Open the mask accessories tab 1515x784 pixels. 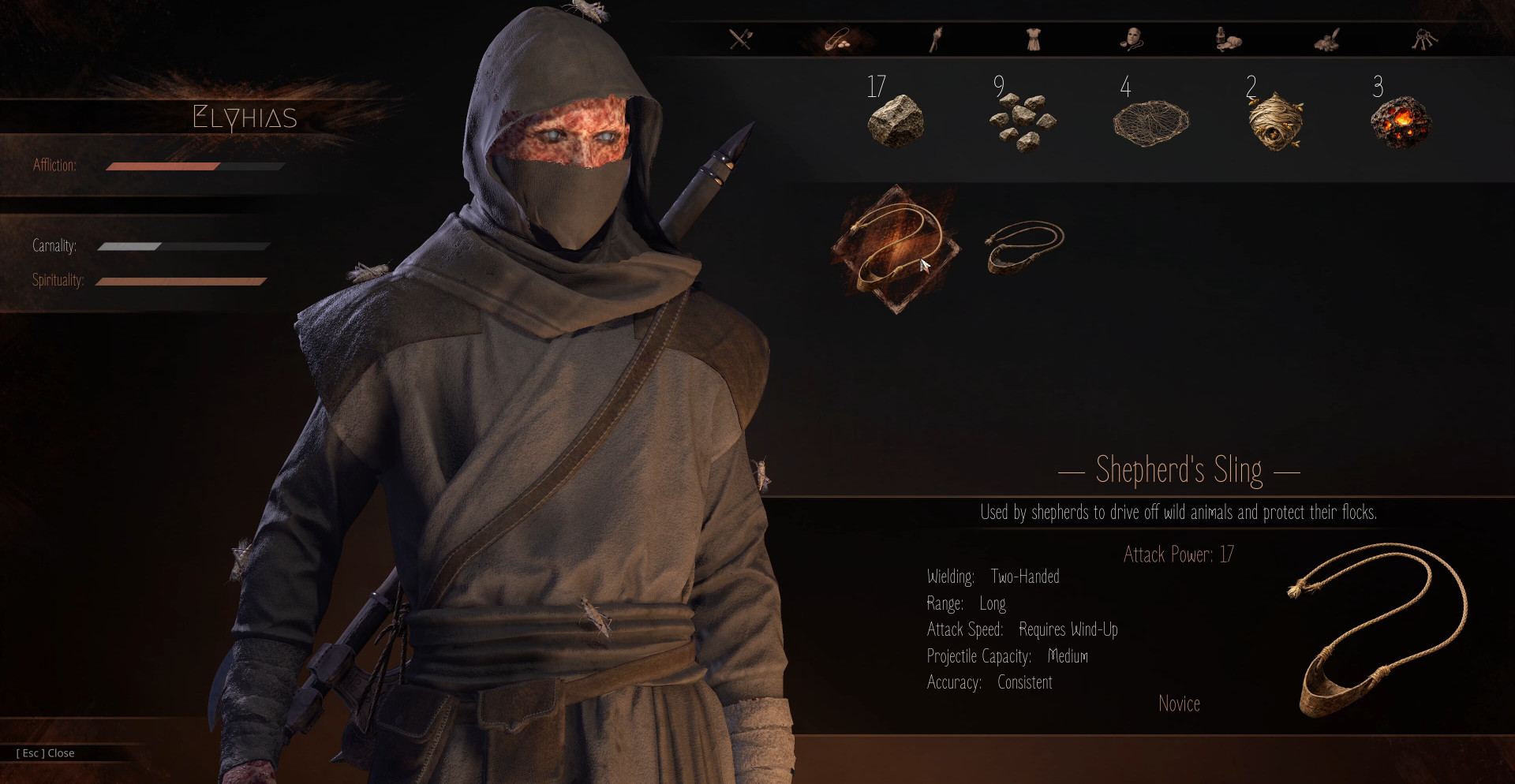tap(1132, 39)
